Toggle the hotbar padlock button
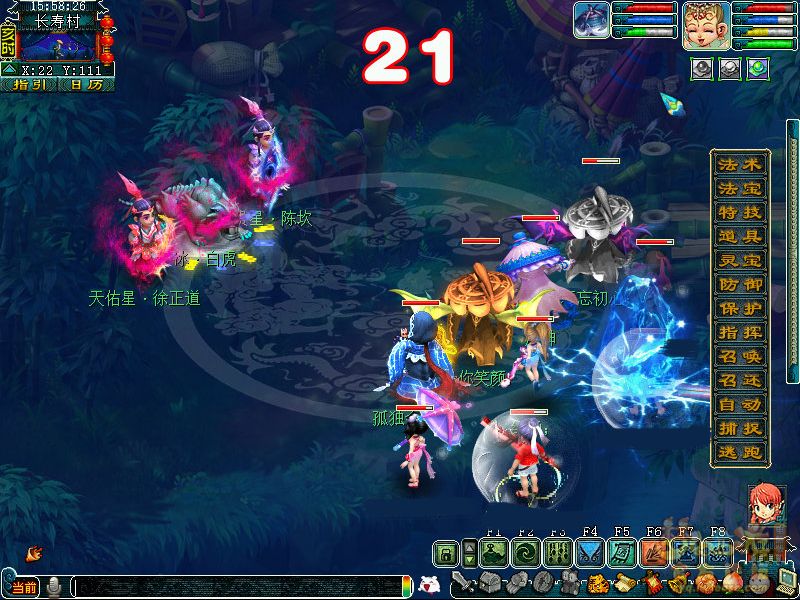Viewport: 800px width, 600px height. 447,553
